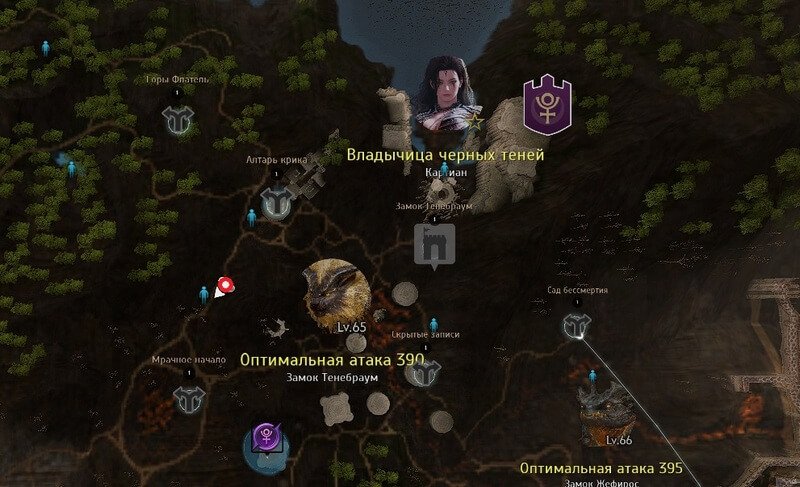Choose the gray Замок Тенебраум castle icon
Viewport: 800px width, 487px height.
tap(434, 245)
